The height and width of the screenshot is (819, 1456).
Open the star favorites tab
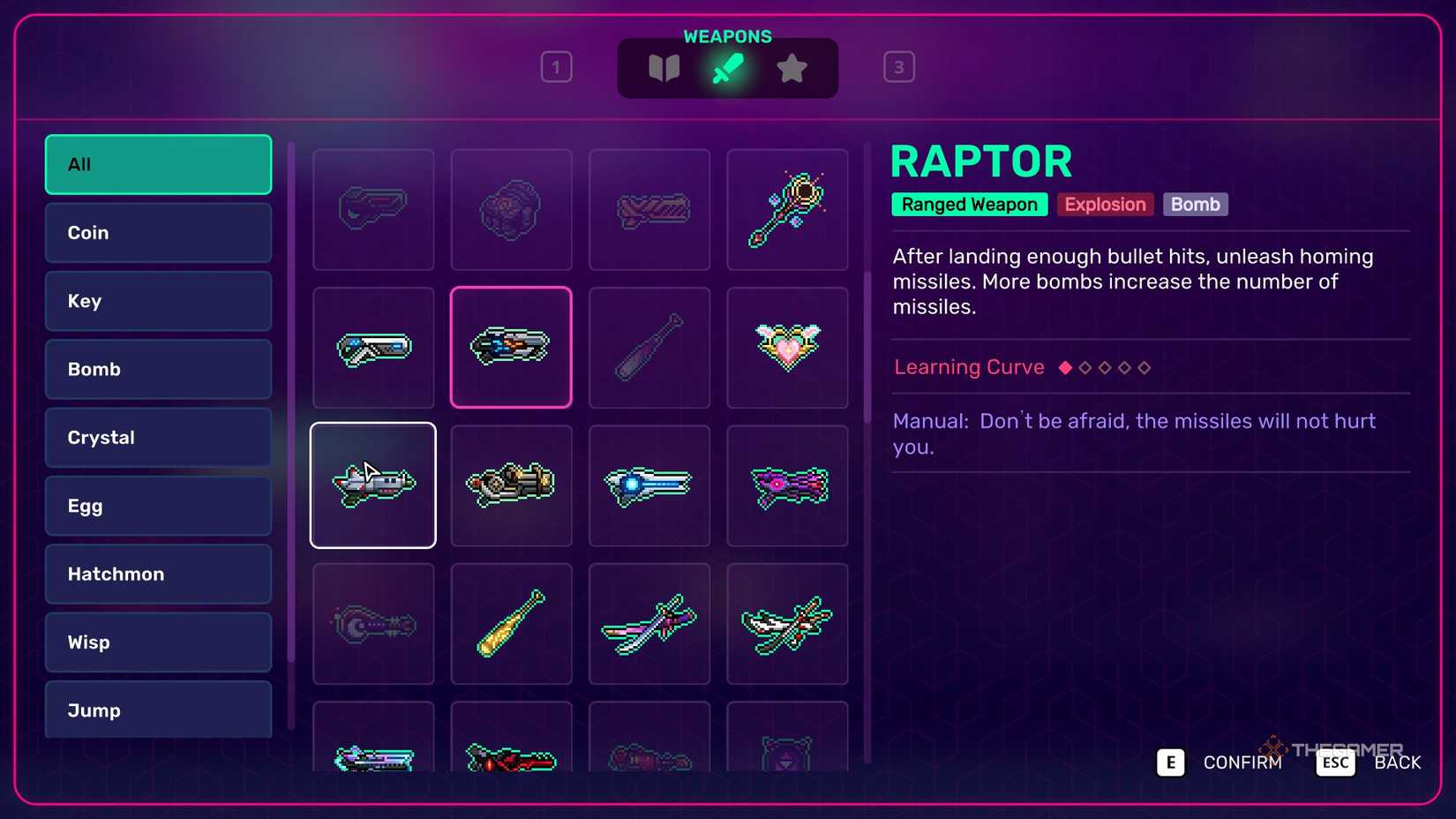tap(792, 67)
